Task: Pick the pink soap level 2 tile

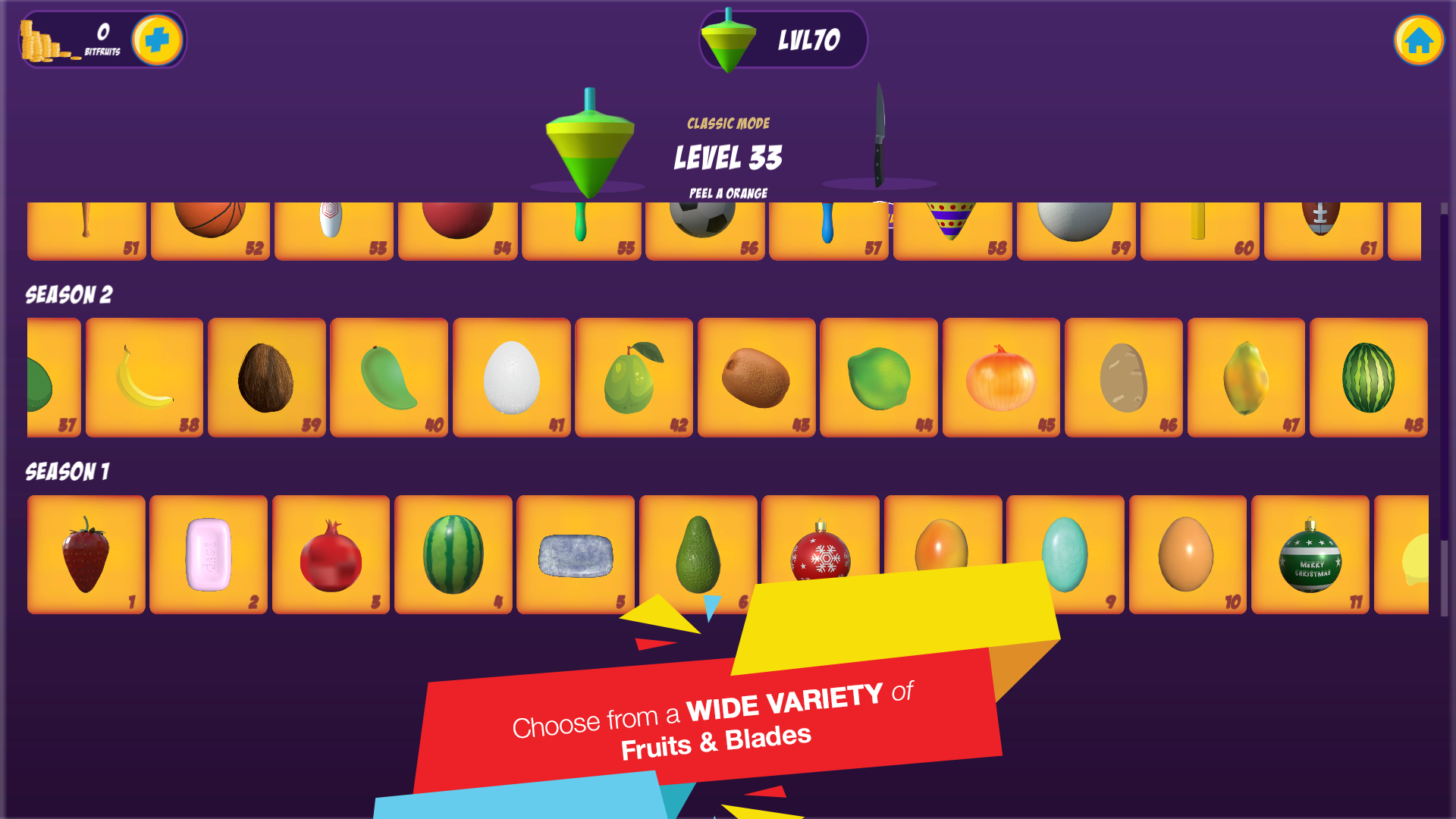Action: click(209, 554)
